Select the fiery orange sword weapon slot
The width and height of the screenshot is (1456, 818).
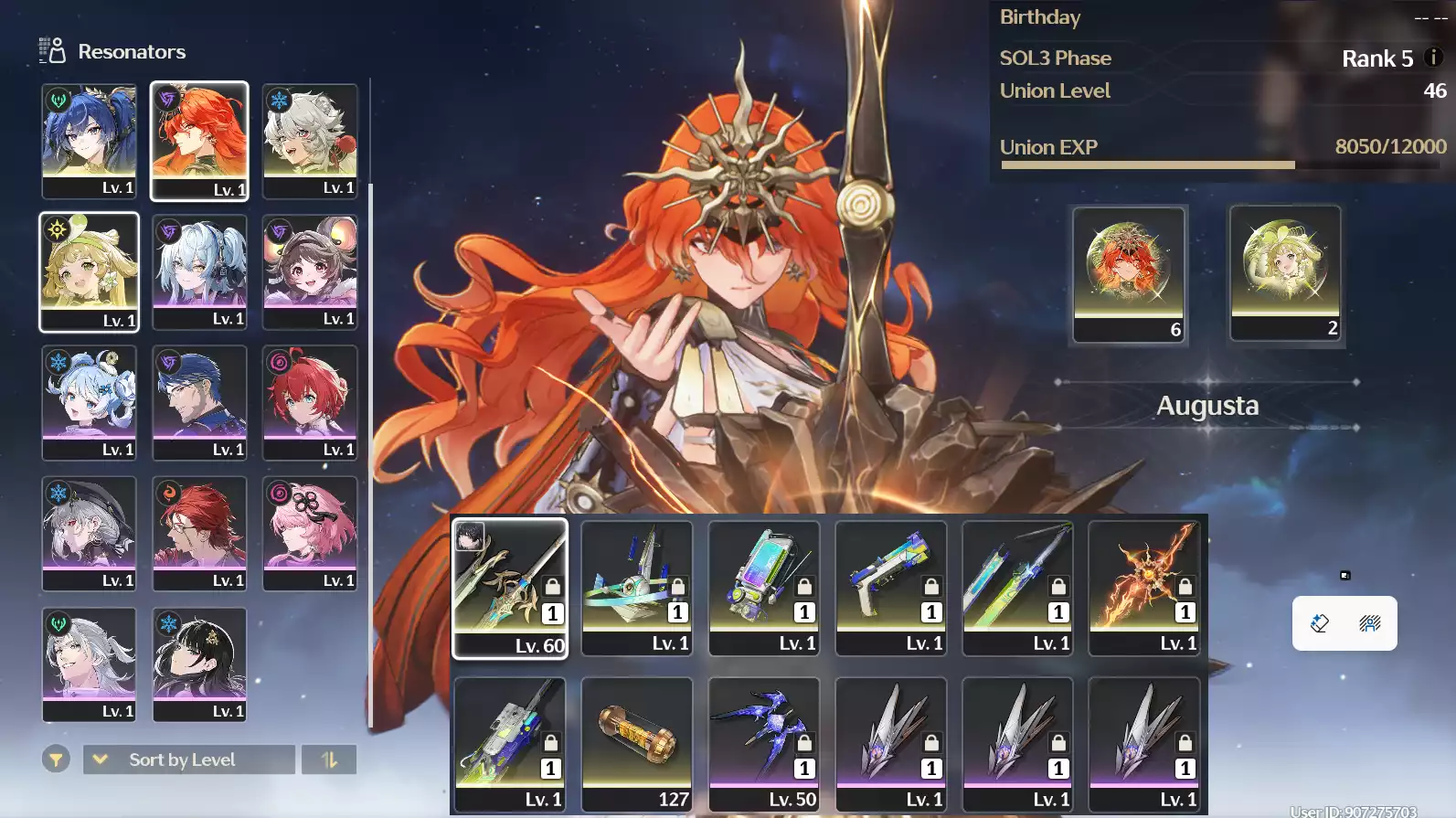1144,588
